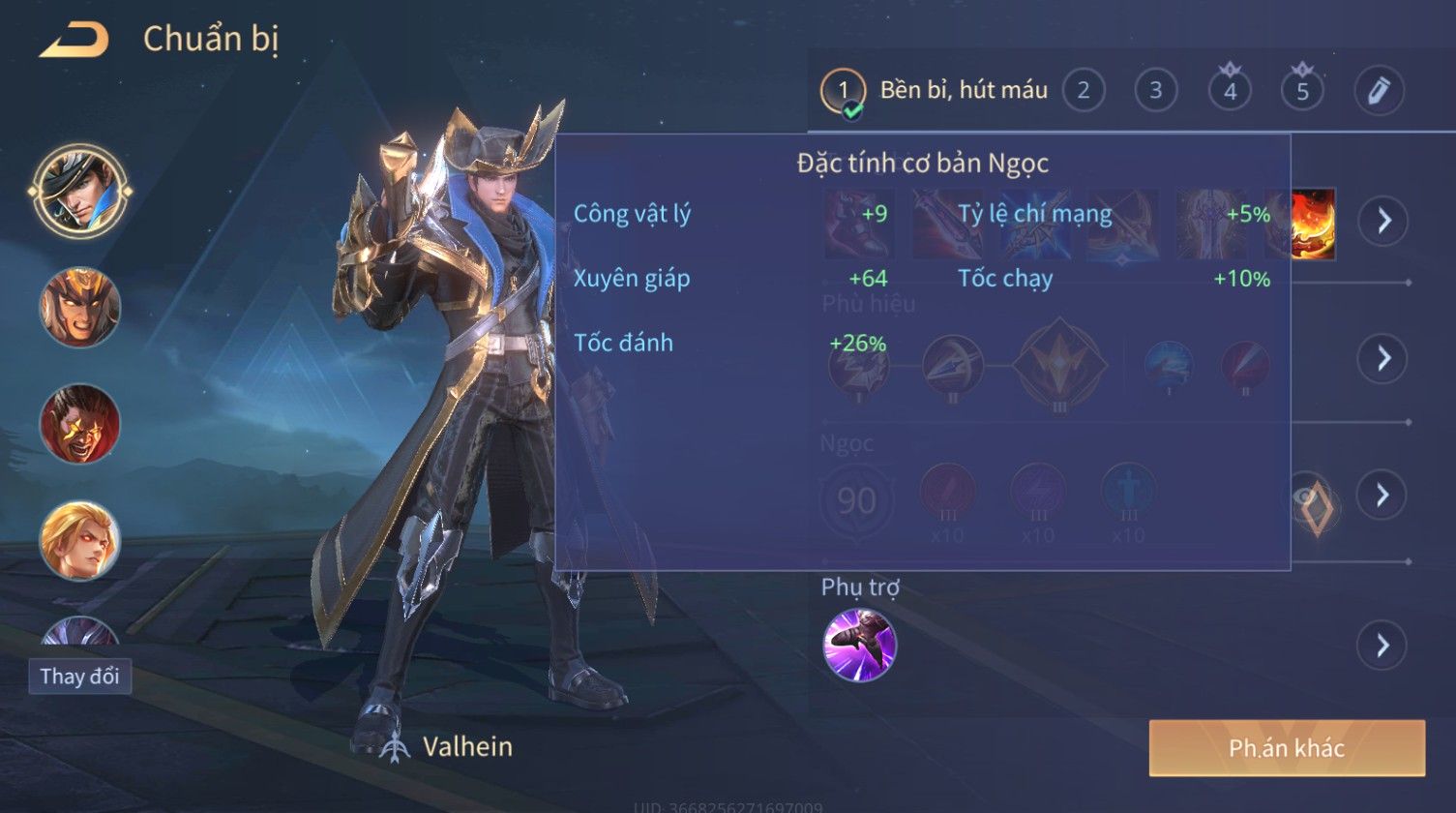
Task: Edit preset name with pencil icon
Action: [1378, 91]
